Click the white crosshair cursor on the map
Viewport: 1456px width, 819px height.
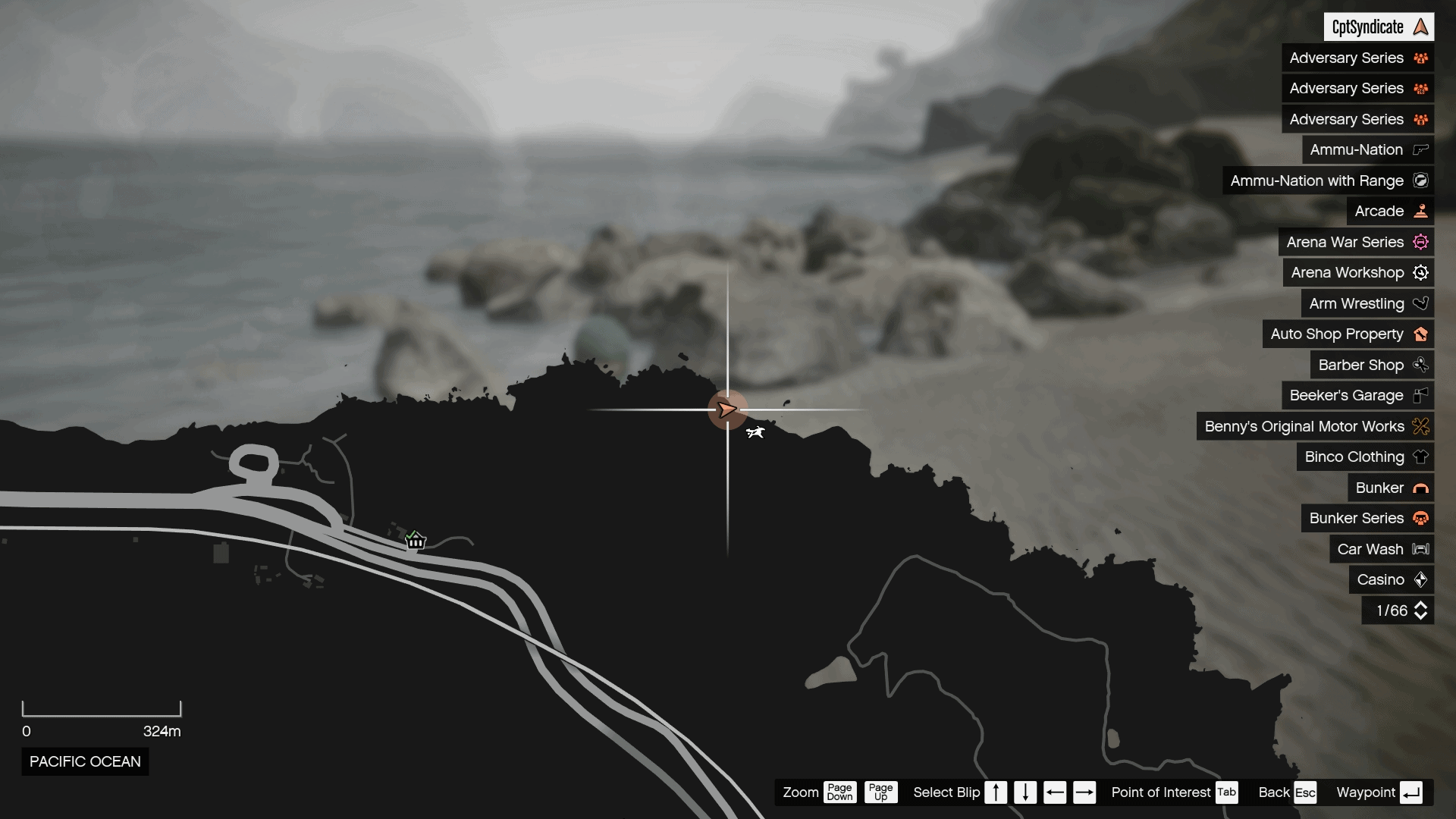[728, 409]
